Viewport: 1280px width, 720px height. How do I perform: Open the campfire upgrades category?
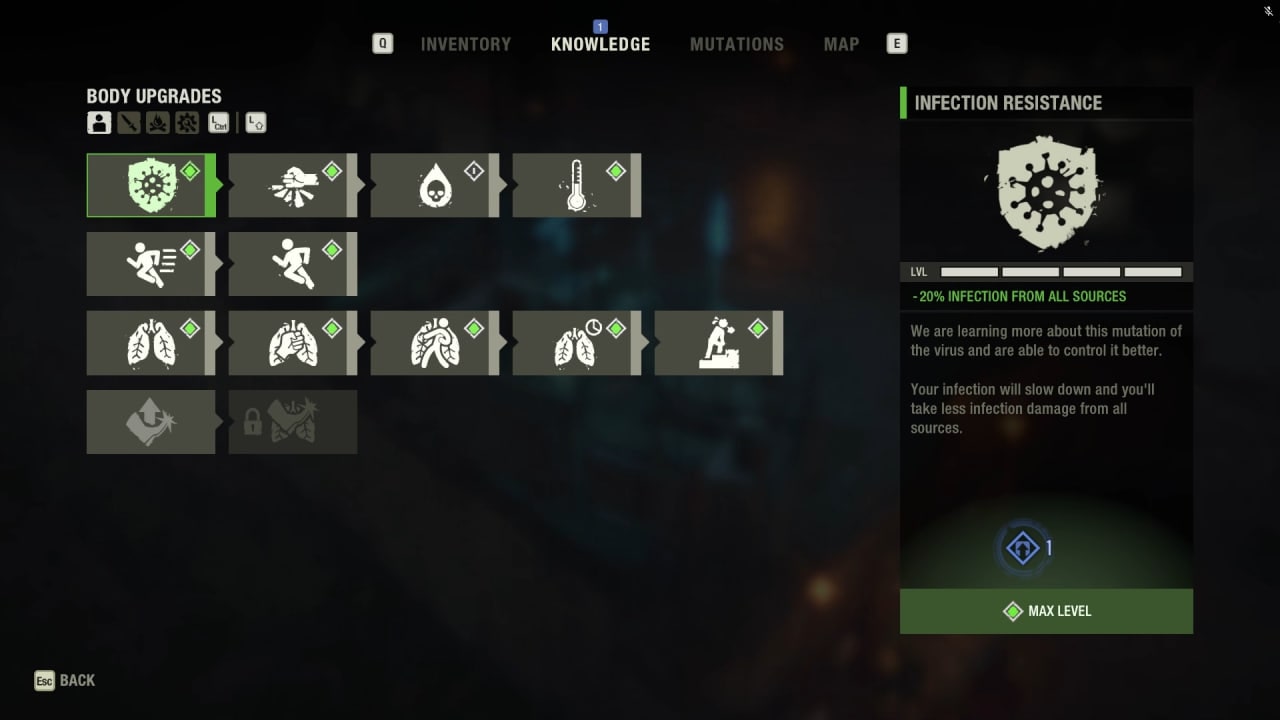[157, 123]
